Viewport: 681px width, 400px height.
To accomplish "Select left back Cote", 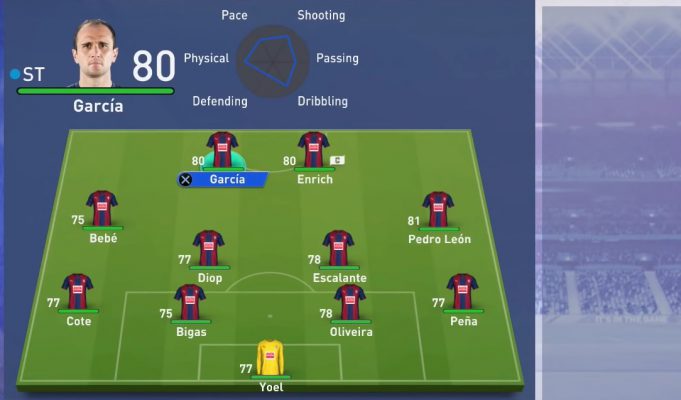I will coord(78,292).
